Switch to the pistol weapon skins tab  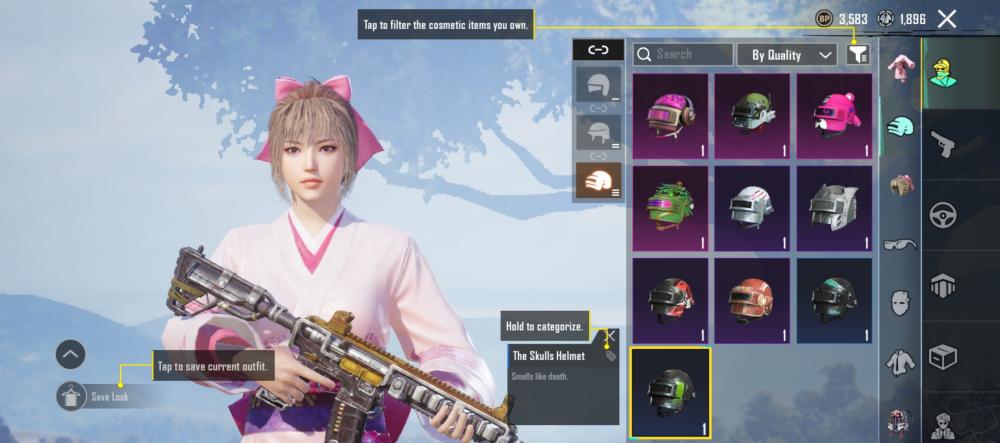(x=942, y=144)
